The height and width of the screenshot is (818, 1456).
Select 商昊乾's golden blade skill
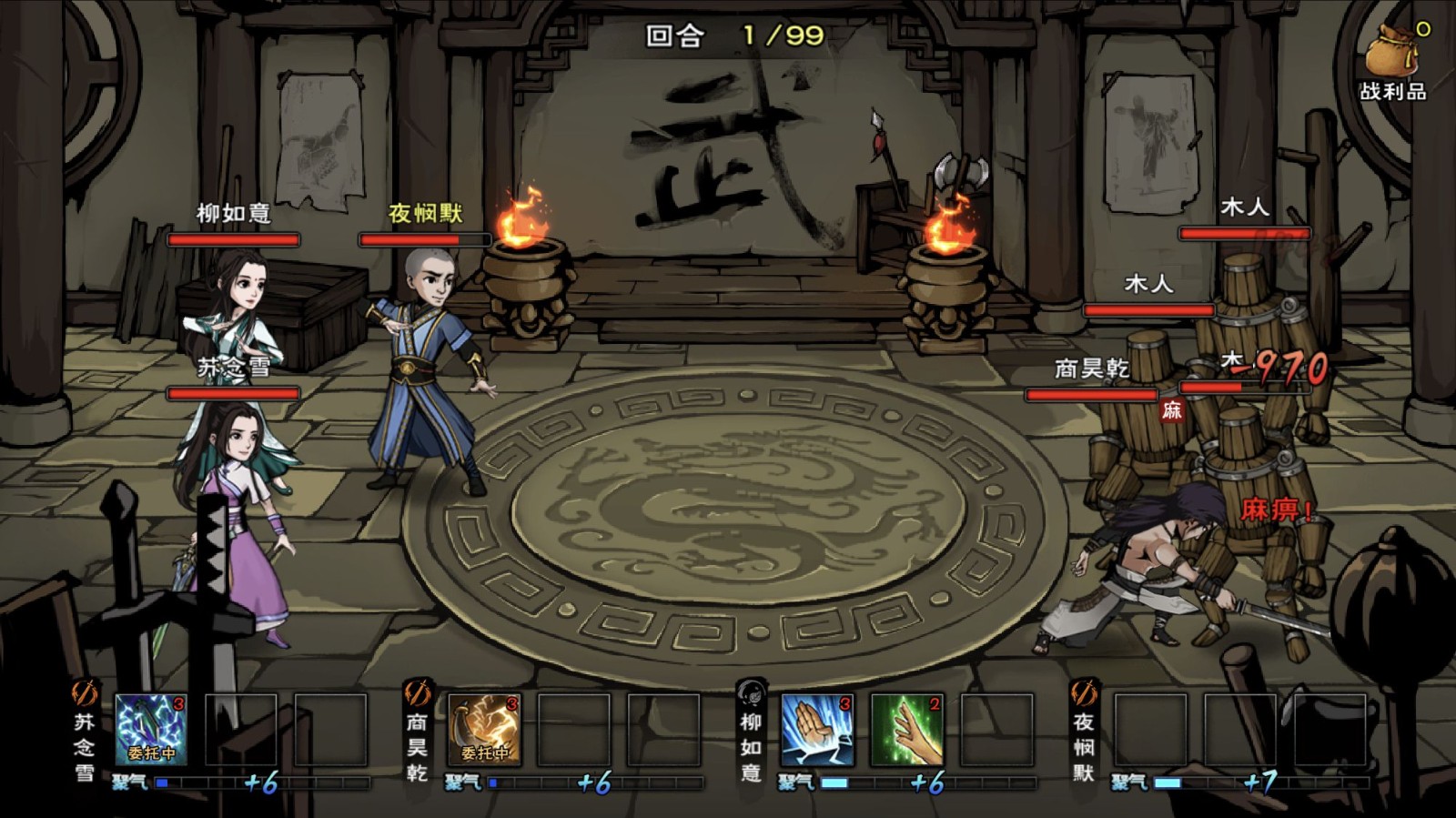484,729
